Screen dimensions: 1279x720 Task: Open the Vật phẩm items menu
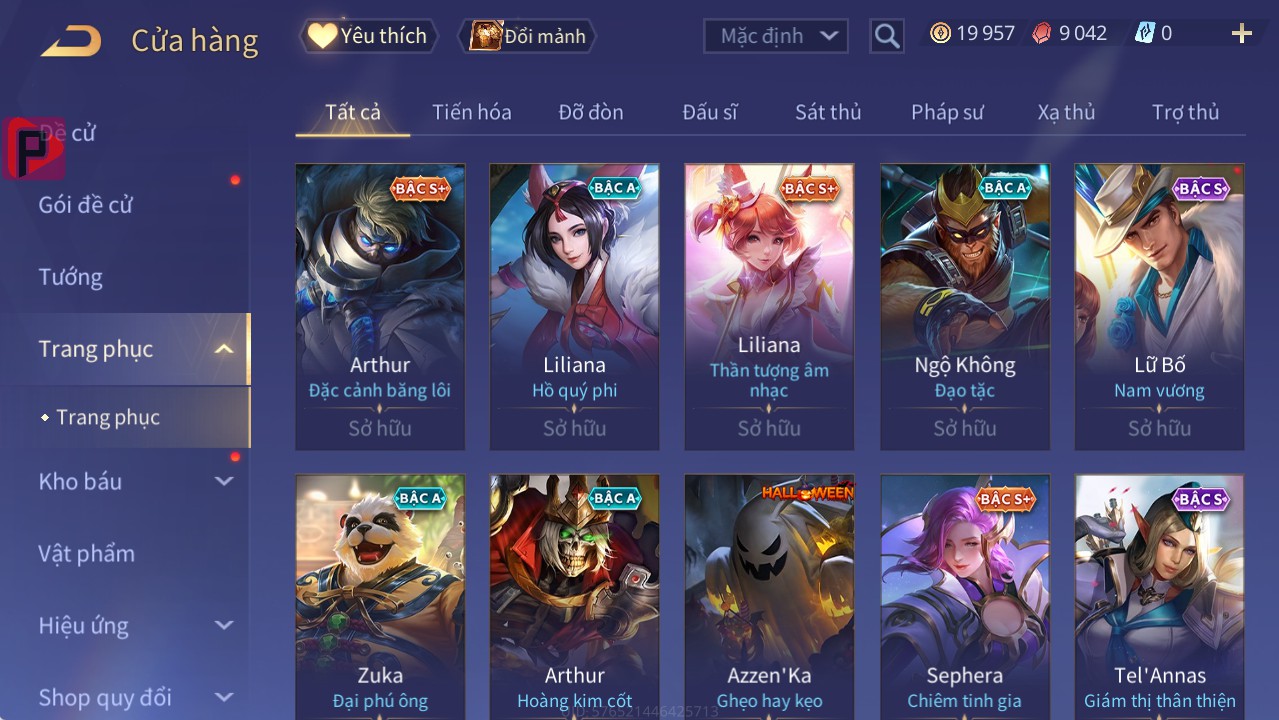[x=86, y=553]
